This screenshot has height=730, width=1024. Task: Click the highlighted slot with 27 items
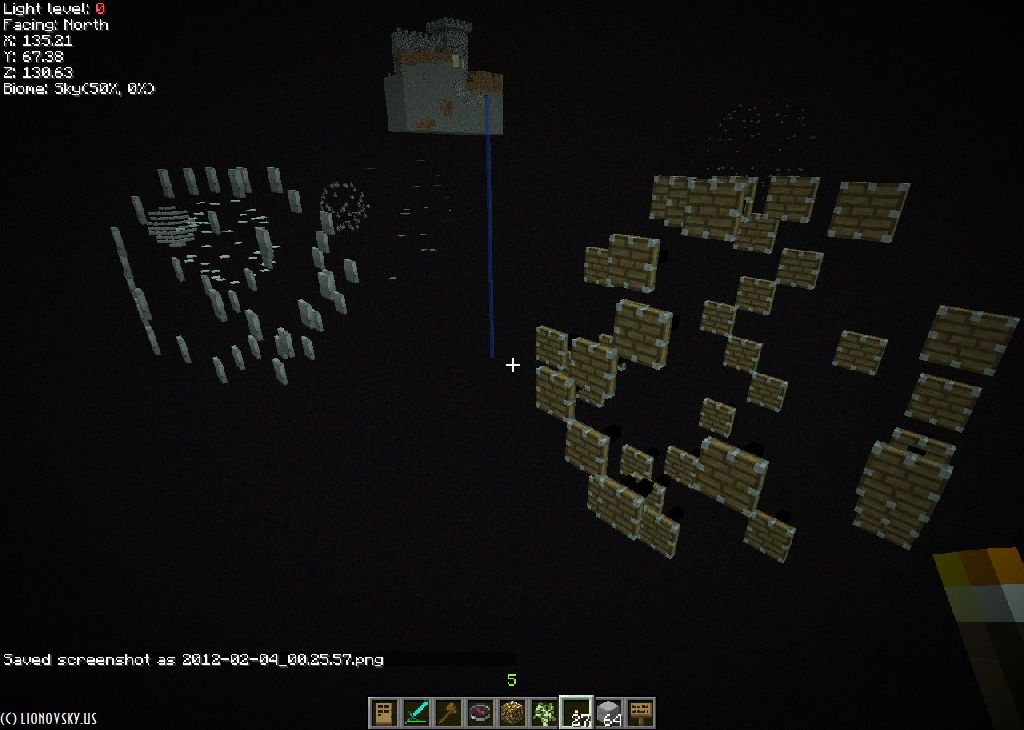click(x=576, y=713)
